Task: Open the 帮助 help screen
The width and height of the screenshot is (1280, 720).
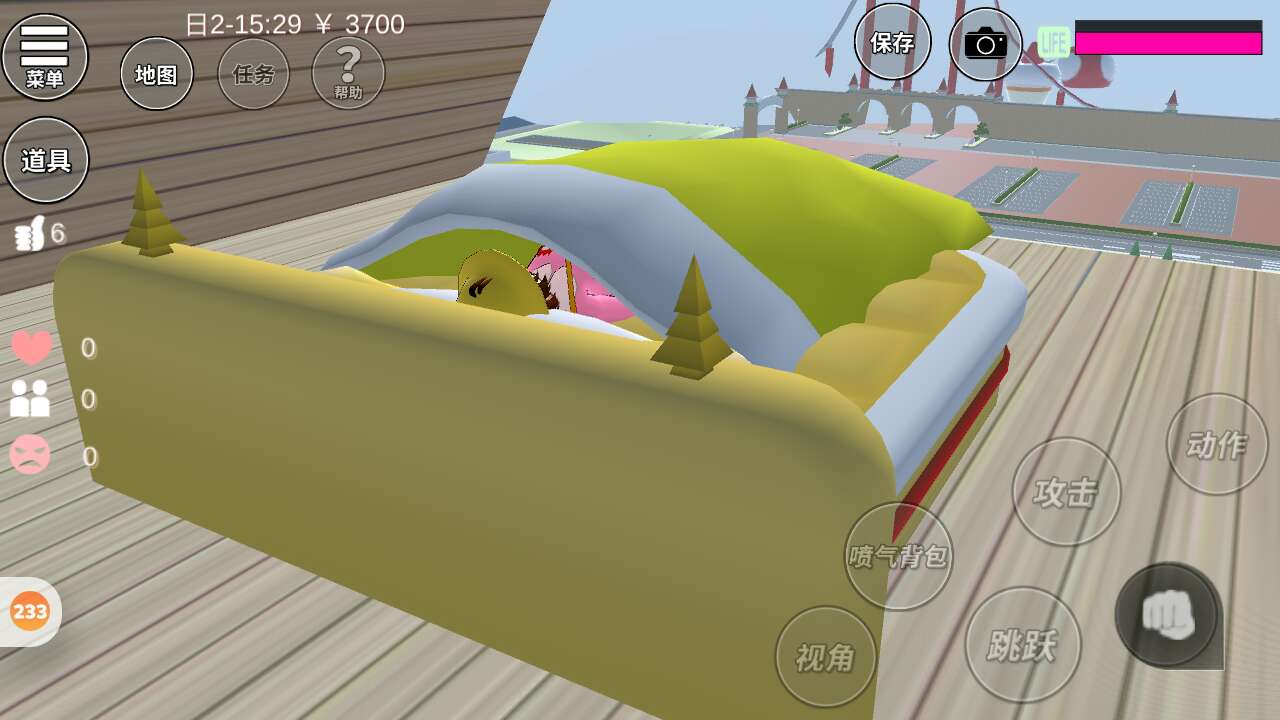Action: point(348,73)
